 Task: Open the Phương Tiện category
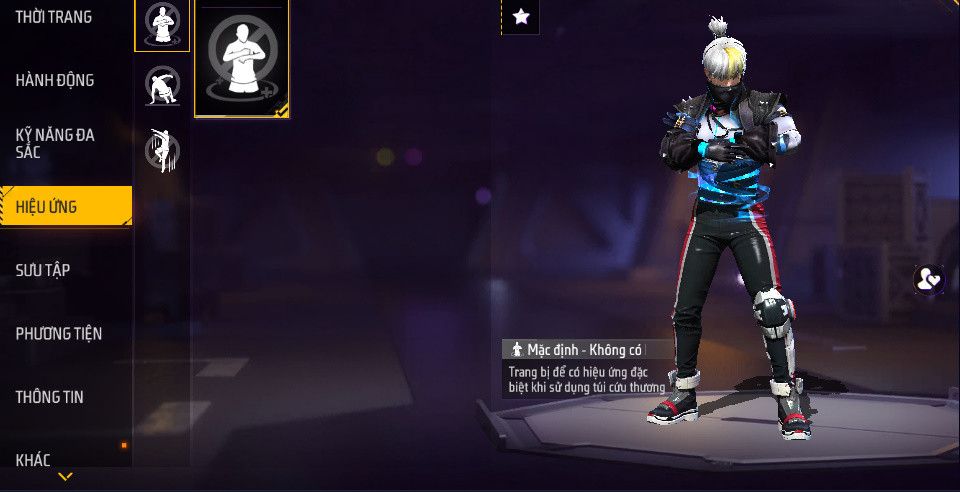59,333
